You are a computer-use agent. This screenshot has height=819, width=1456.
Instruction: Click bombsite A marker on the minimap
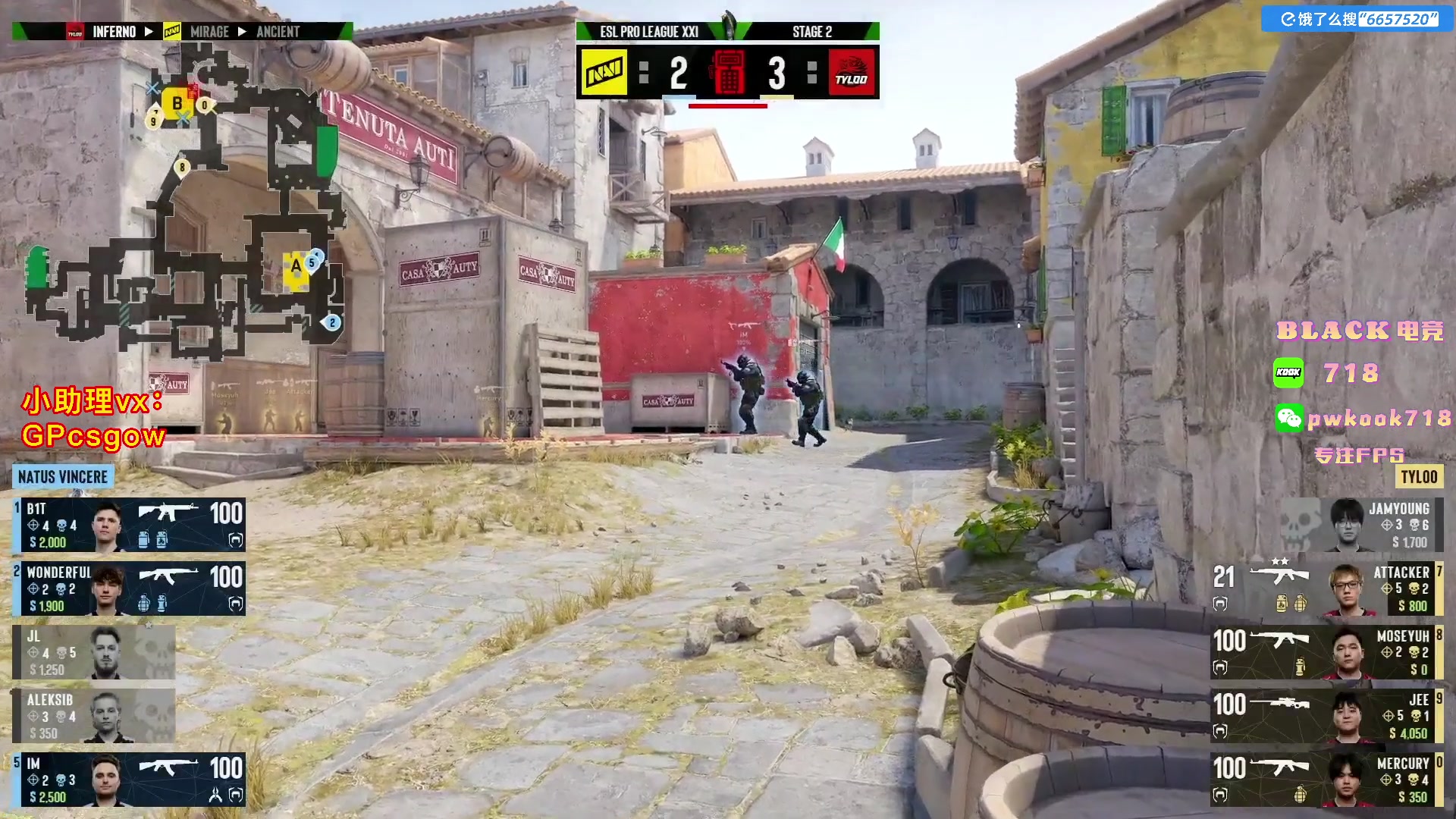tap(296, 267)
